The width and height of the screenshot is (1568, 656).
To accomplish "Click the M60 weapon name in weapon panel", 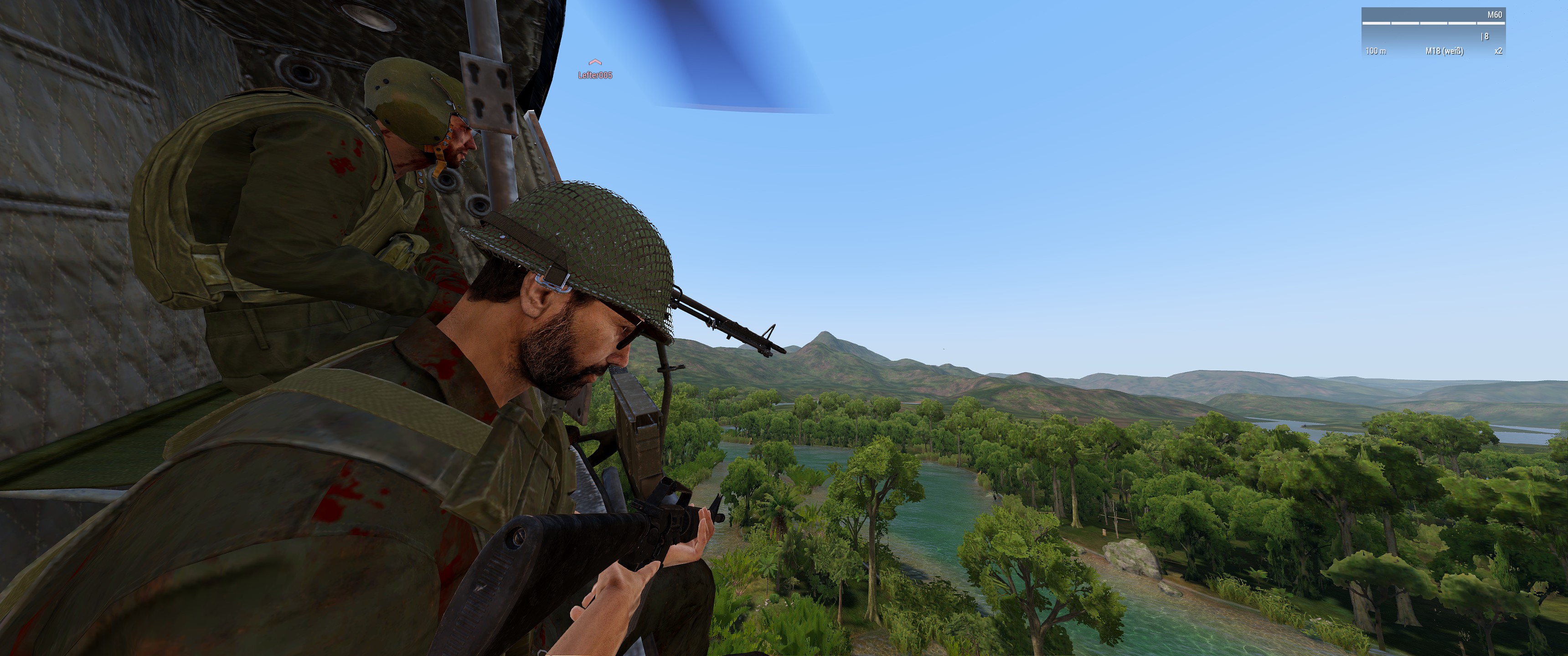I will 1494,15.
